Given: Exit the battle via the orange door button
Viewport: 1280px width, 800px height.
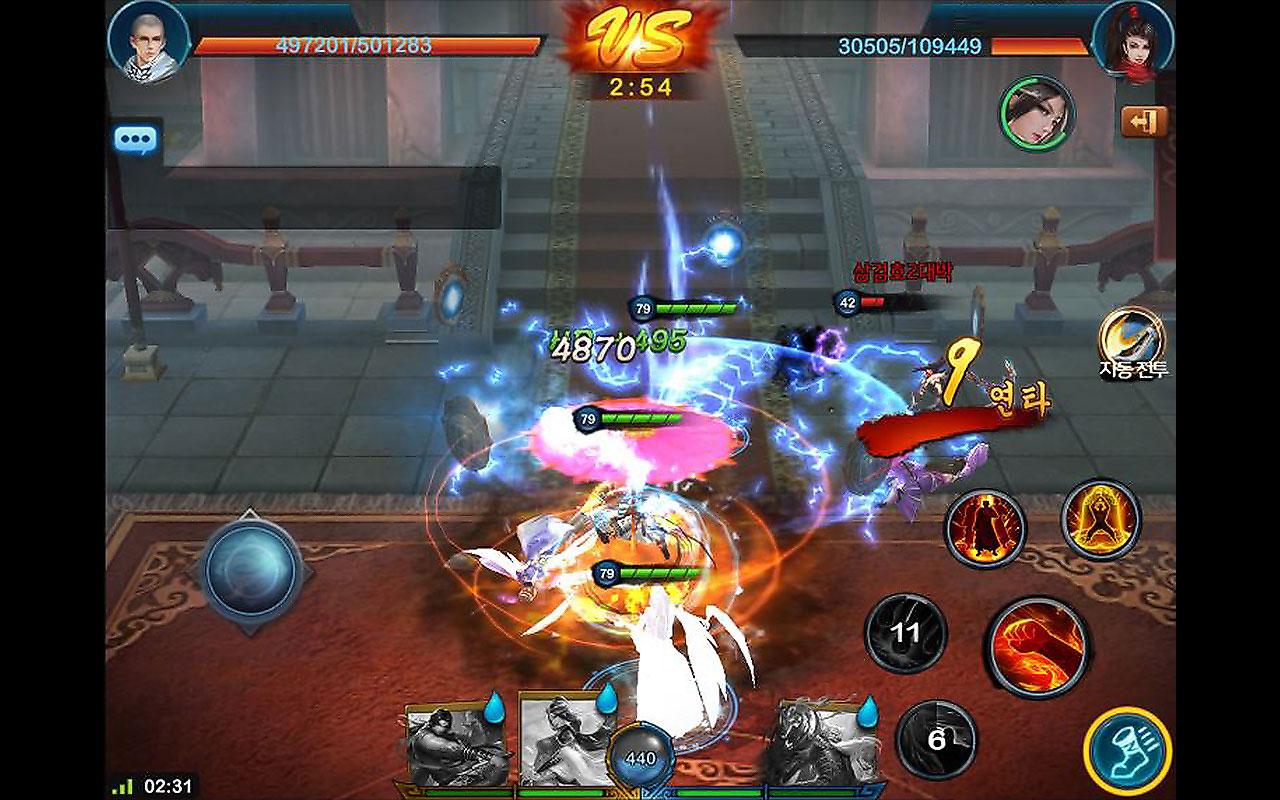Looking at the screenshot, I should click(1144, 122).
